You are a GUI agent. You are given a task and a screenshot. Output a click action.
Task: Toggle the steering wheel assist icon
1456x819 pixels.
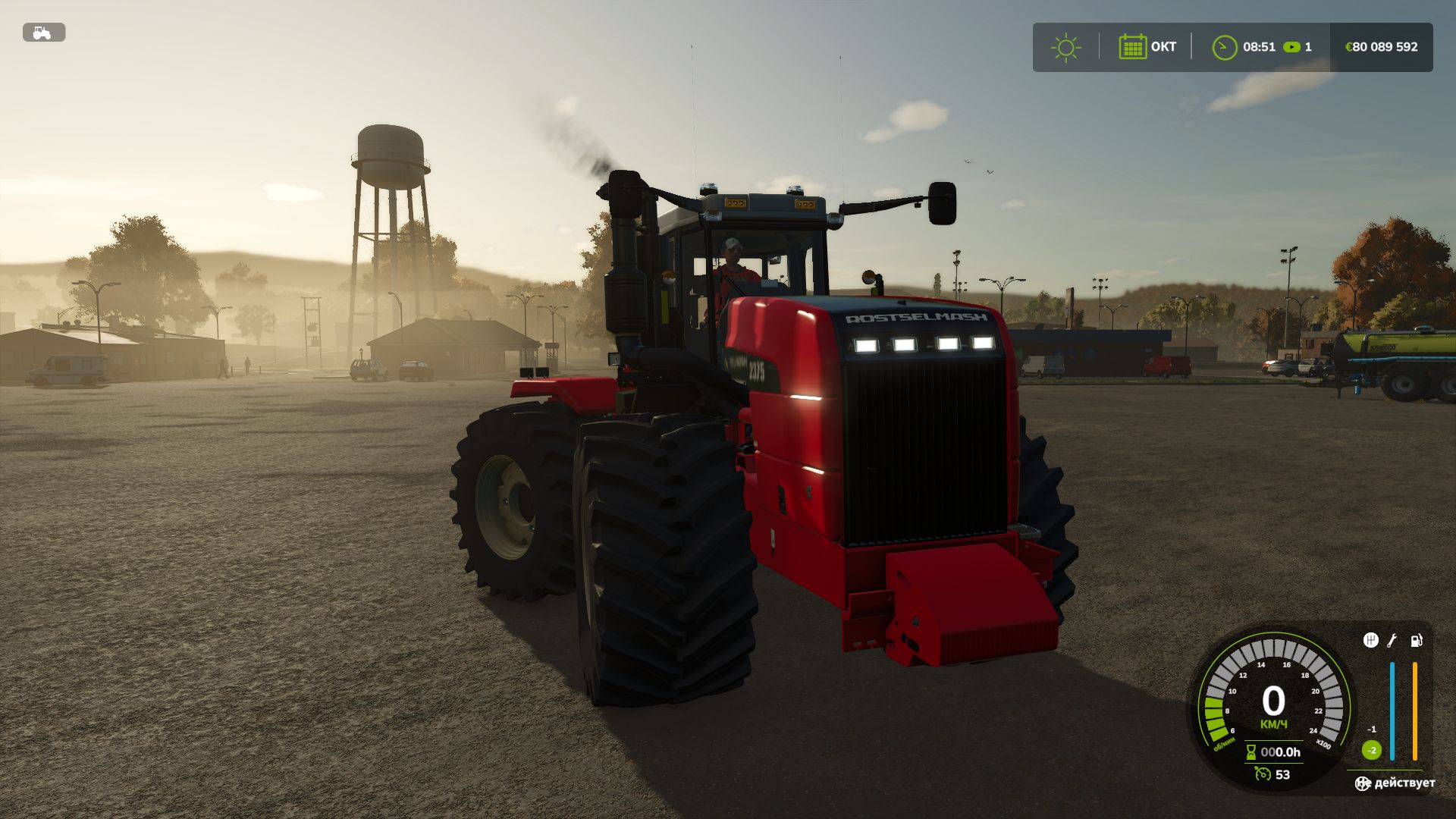tap(1363, 783)
